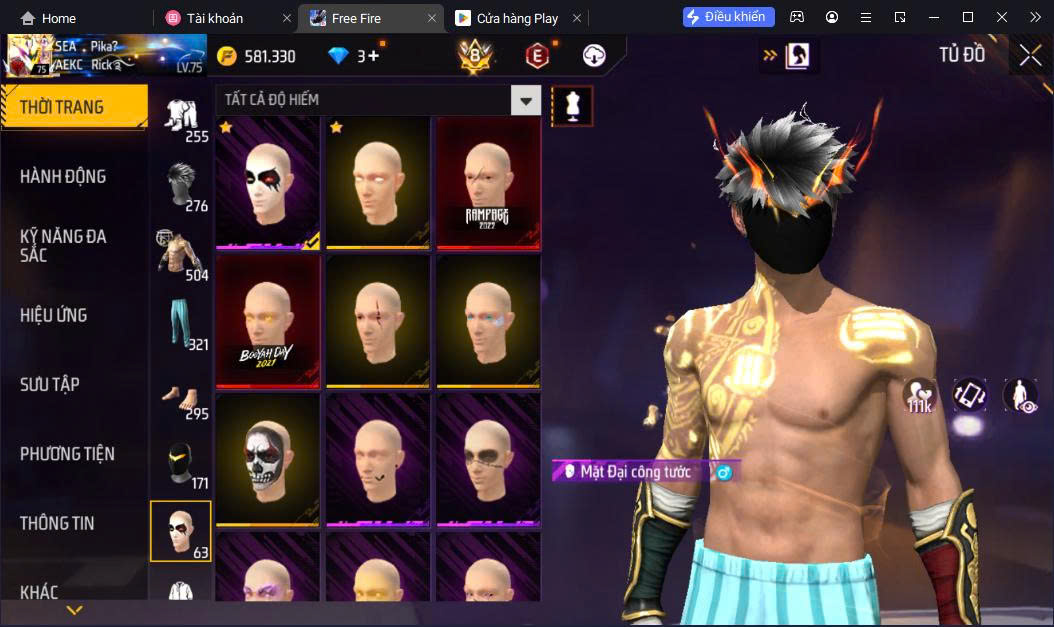This screenshot has height=627, width=1054.
Task: Open the Sưu Tập section
Action: point(50,385)
